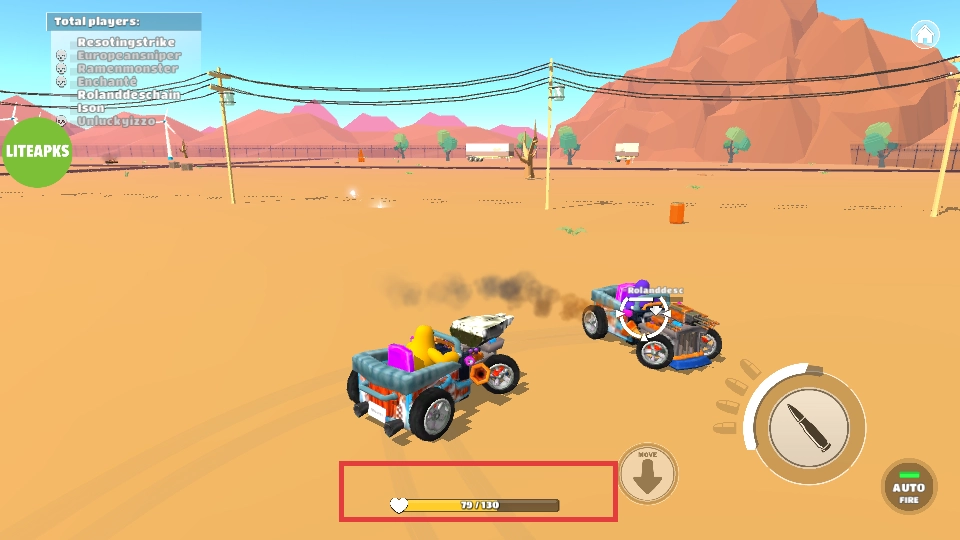
Task: Select player Rolanddeschain in the list
Action: pos(128,94)
